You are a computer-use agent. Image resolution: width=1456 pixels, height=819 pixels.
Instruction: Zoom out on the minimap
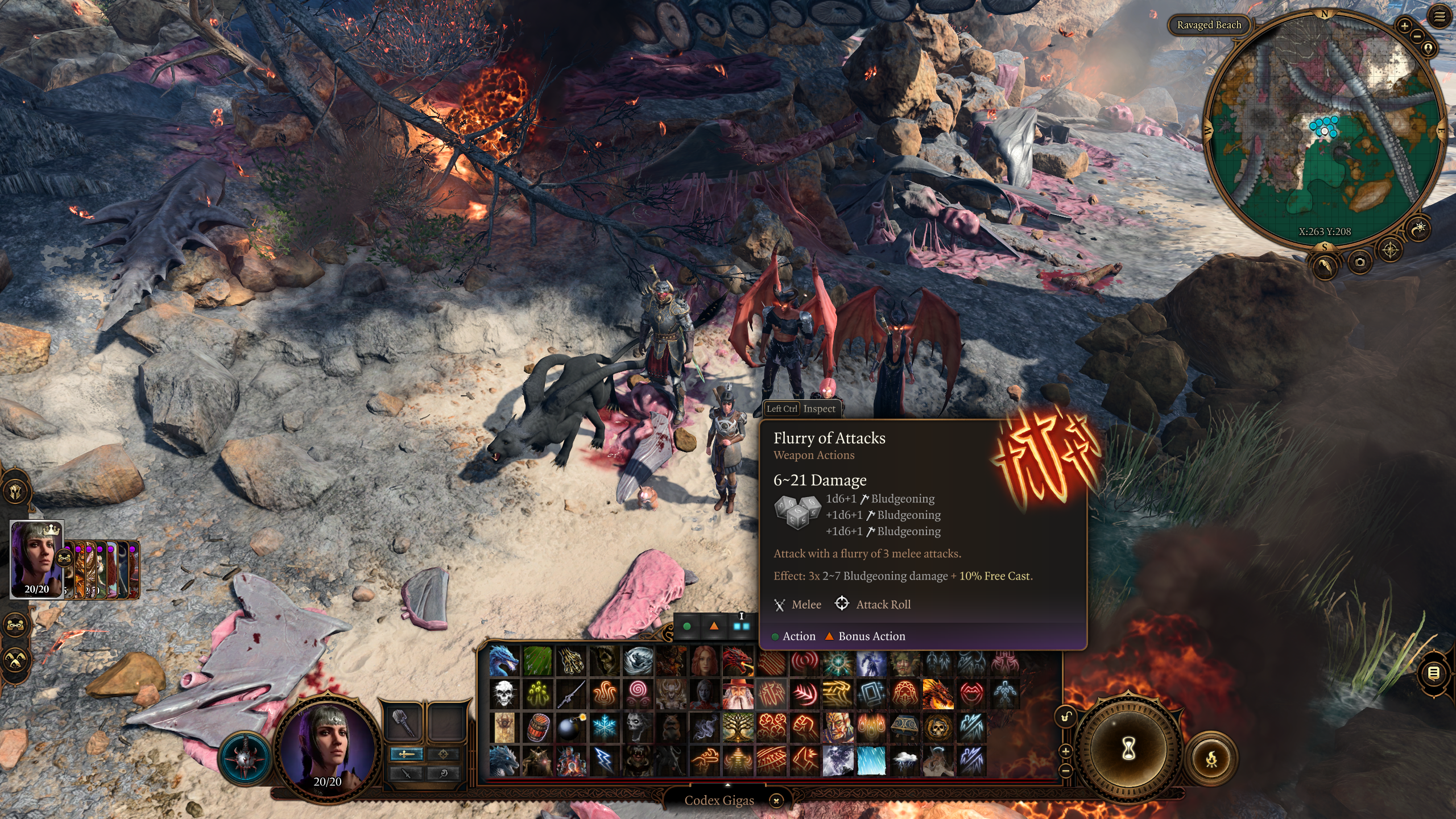[1417, 36]
